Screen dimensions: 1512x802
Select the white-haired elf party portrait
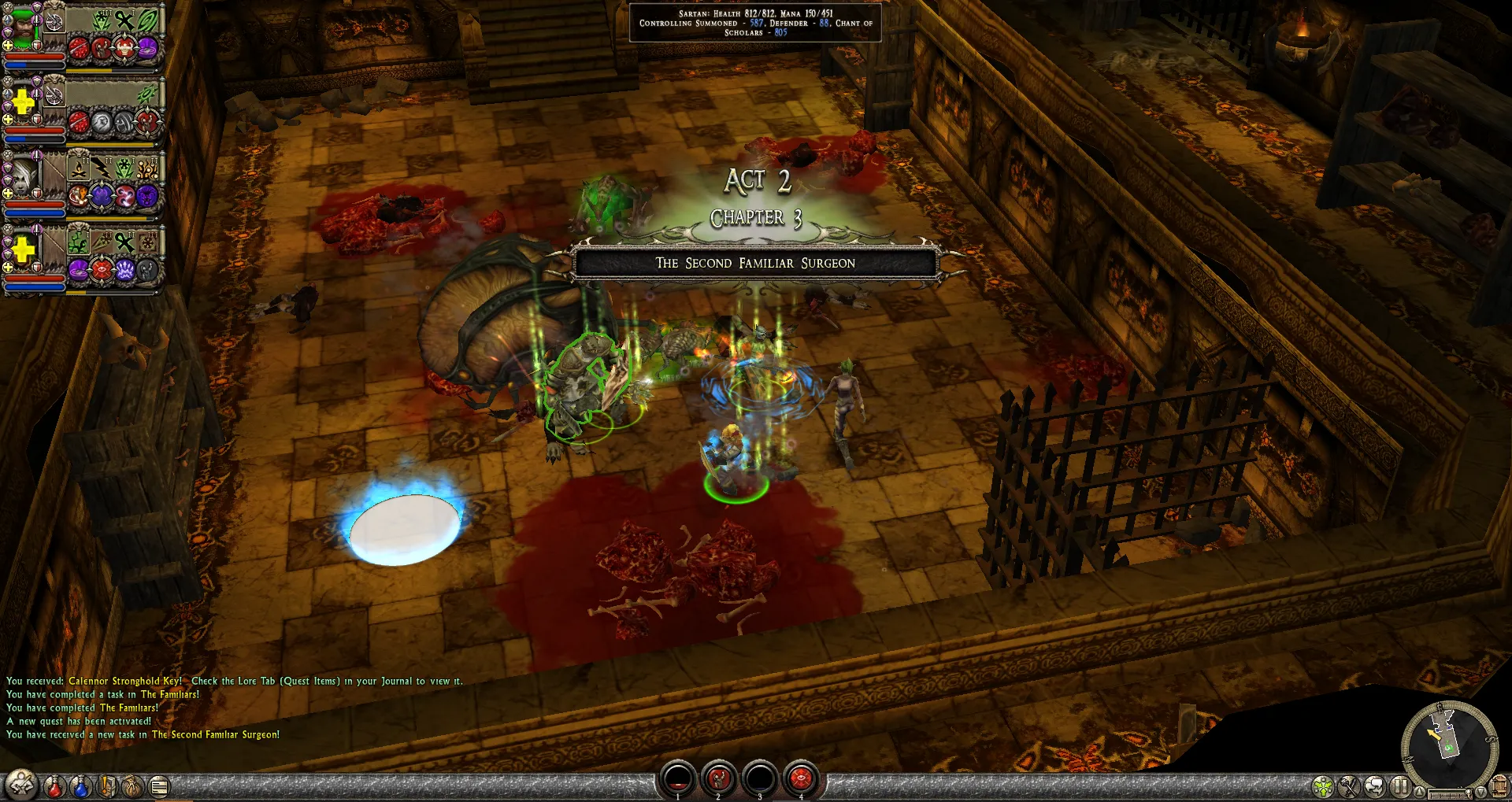(24, 176)
